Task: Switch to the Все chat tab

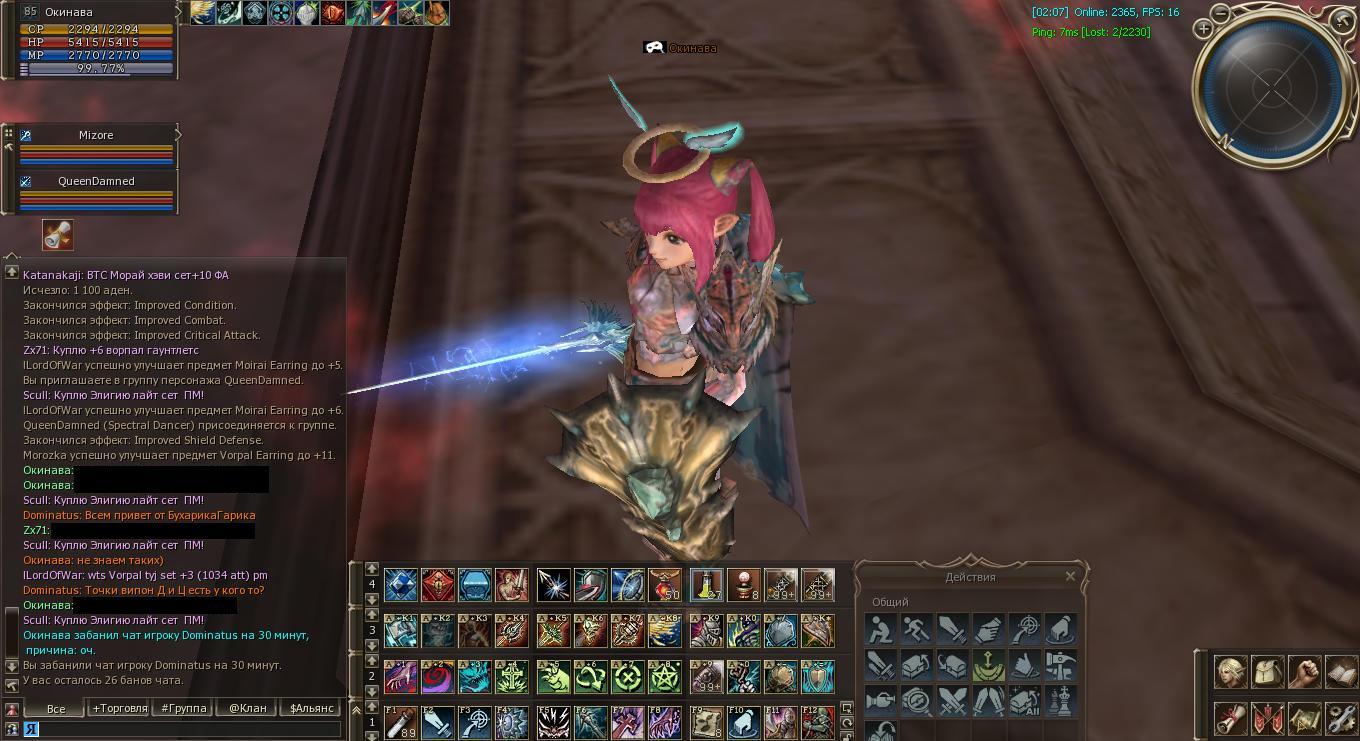Action: (56, 708)
